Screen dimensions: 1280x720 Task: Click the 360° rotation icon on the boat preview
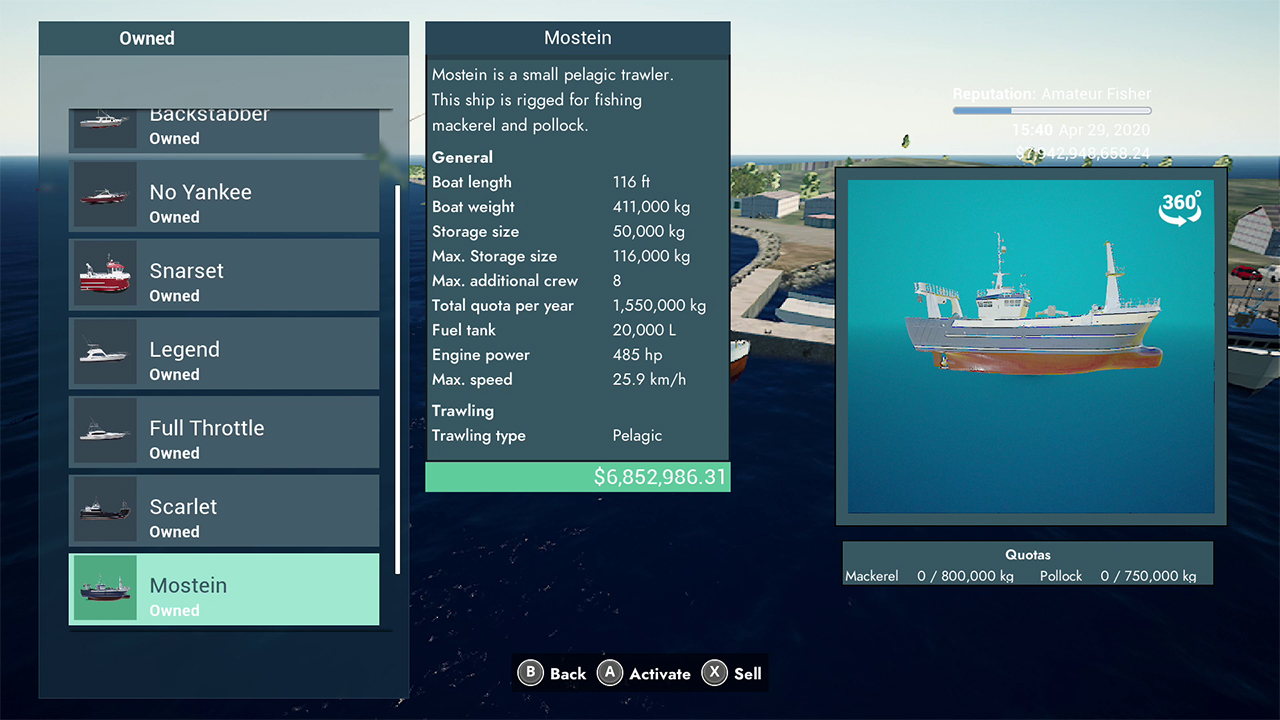(1180, 207)
